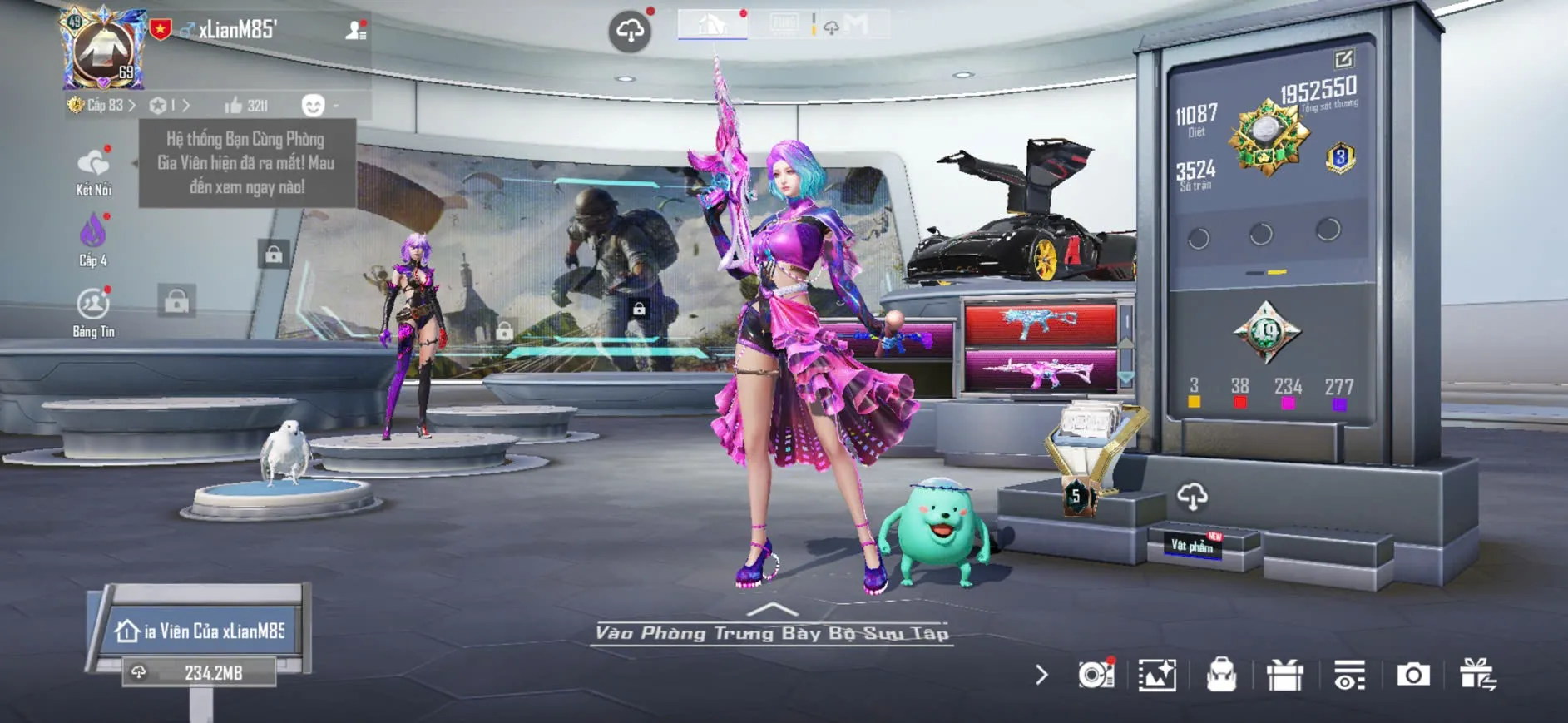Screen dimensions: 1568x723
Task: Enter the collection showroom (Vào Phòng Trưng Bày)
Action: [x=772, y=632]
